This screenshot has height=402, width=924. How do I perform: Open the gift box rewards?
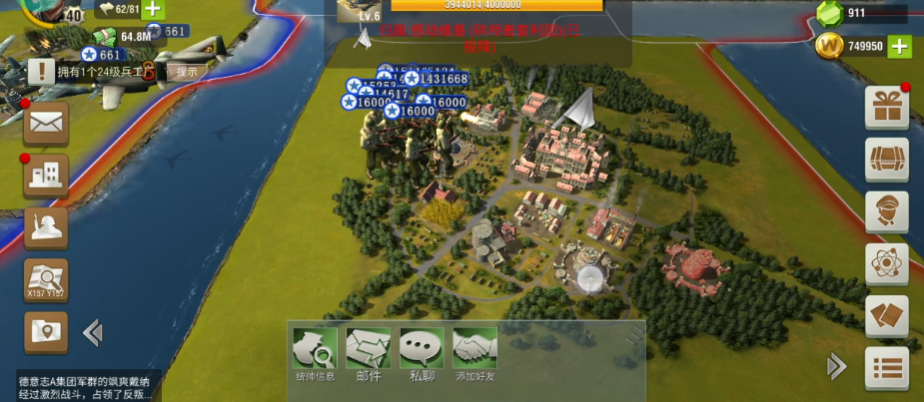(886, 107)
